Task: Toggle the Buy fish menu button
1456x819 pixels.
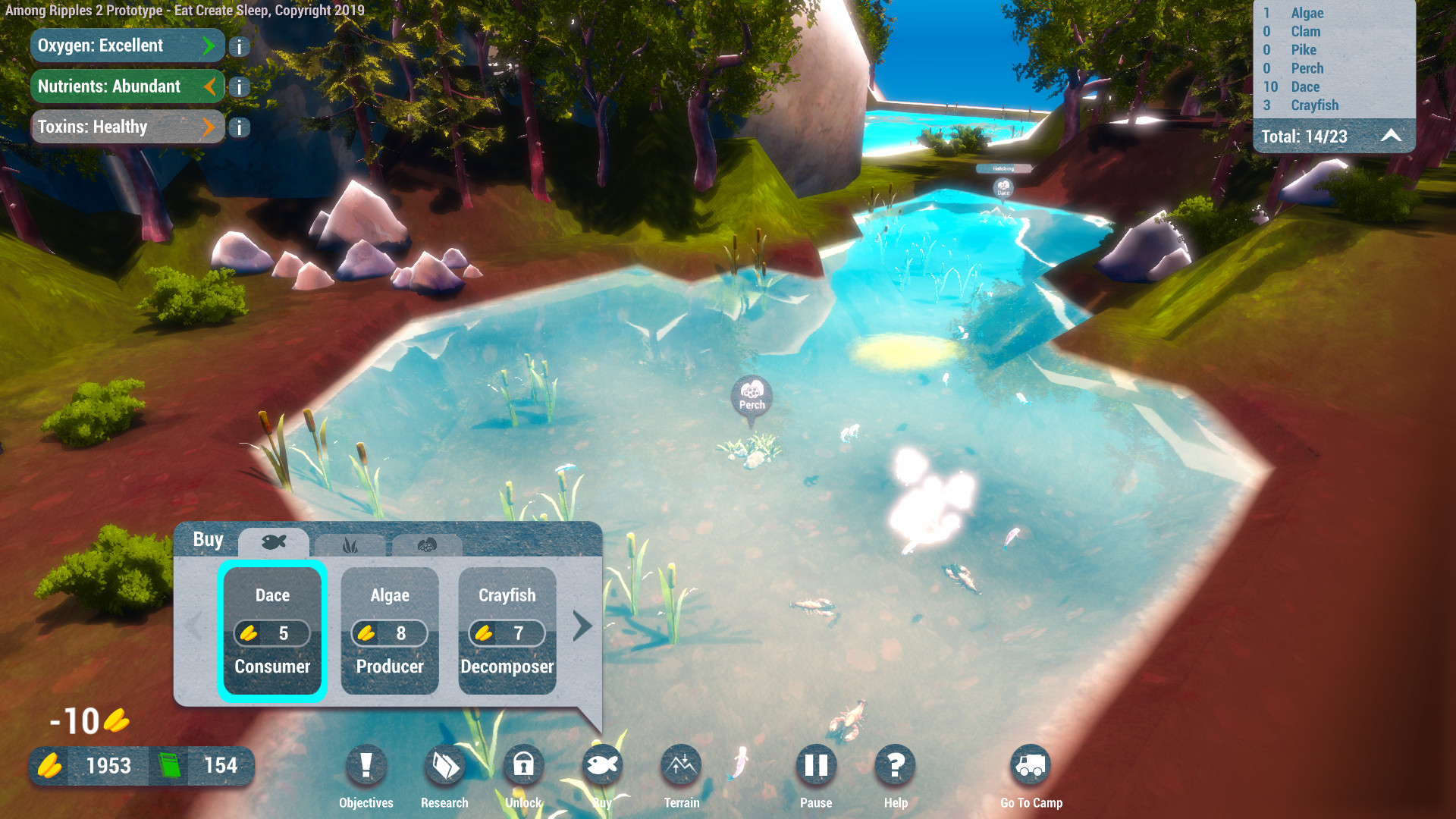Action: tap(602, 766)
